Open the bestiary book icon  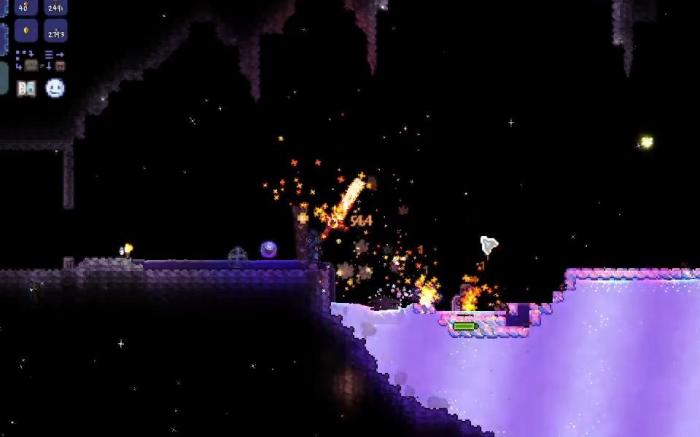[26, 88]
